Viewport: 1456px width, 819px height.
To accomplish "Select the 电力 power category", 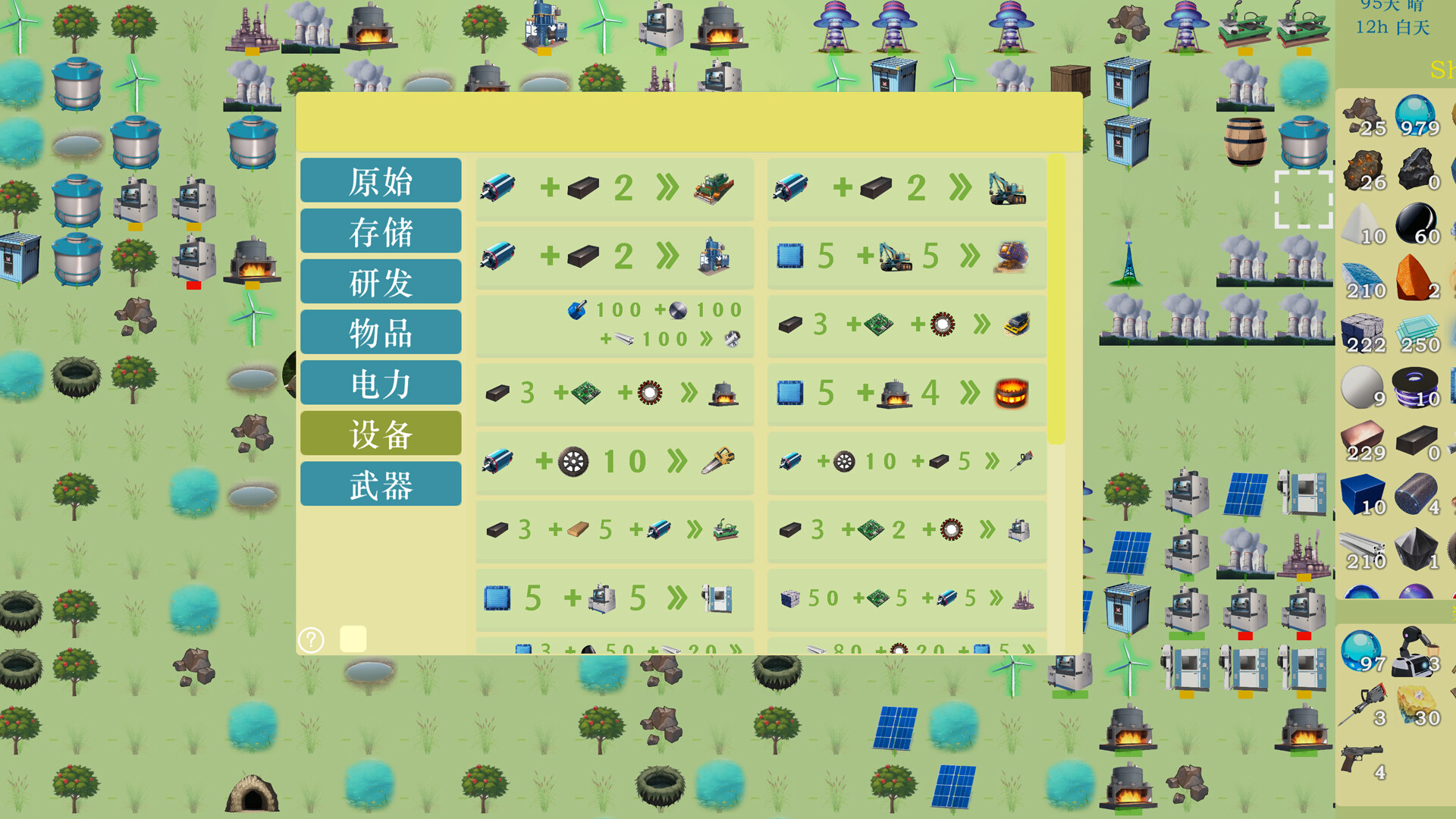I will click(381, 383).
